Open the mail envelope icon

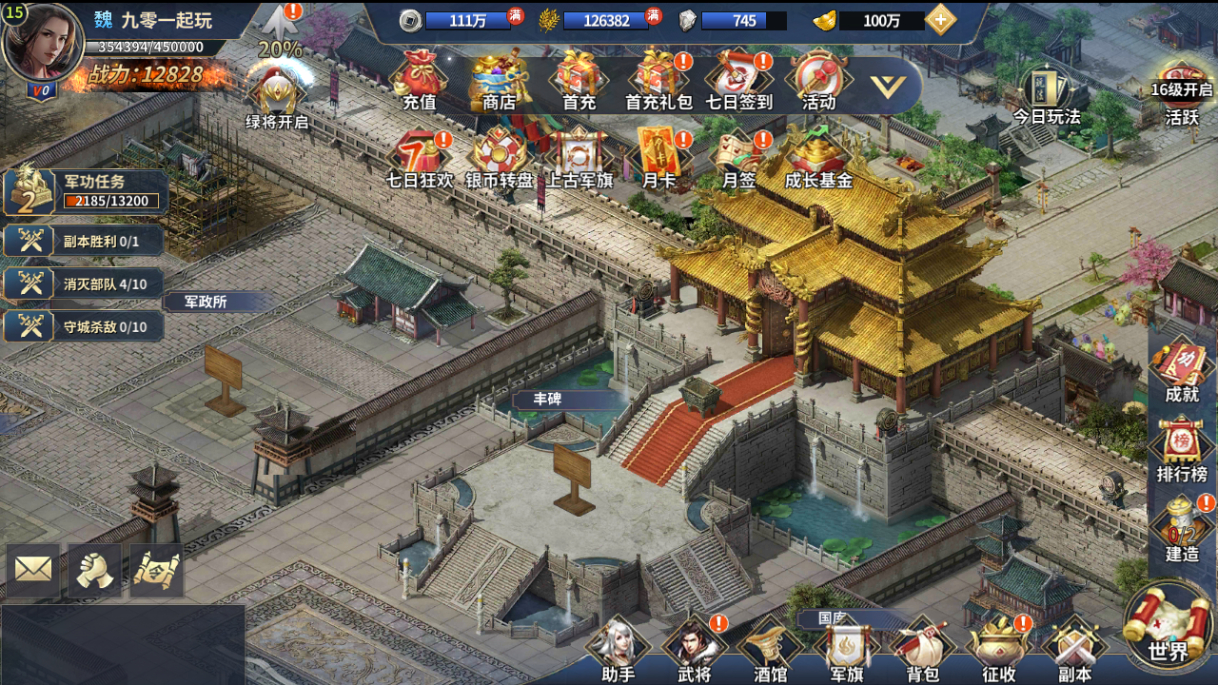click(x=33, y=570)
